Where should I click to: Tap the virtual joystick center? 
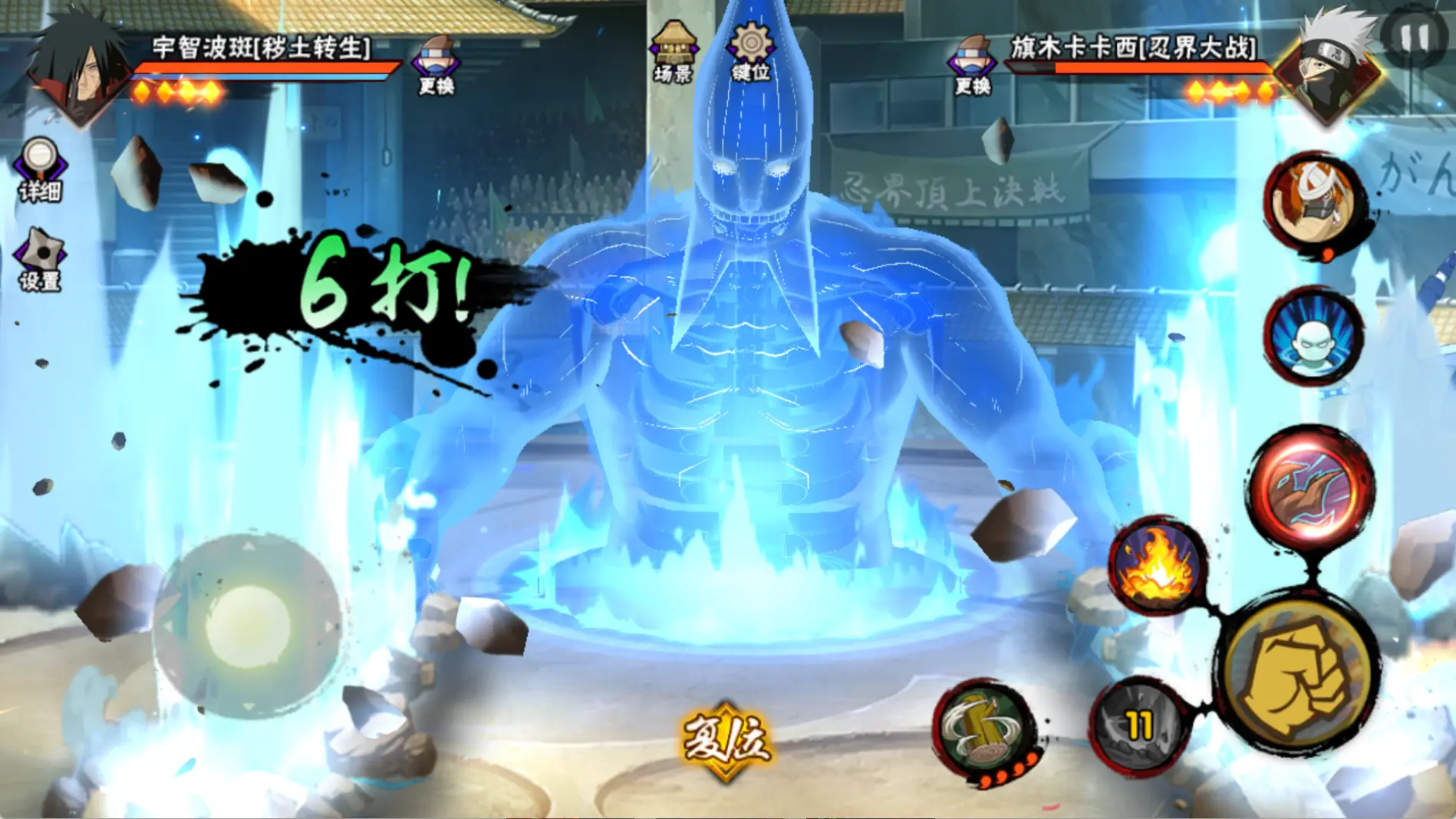(x=247, y=626)
